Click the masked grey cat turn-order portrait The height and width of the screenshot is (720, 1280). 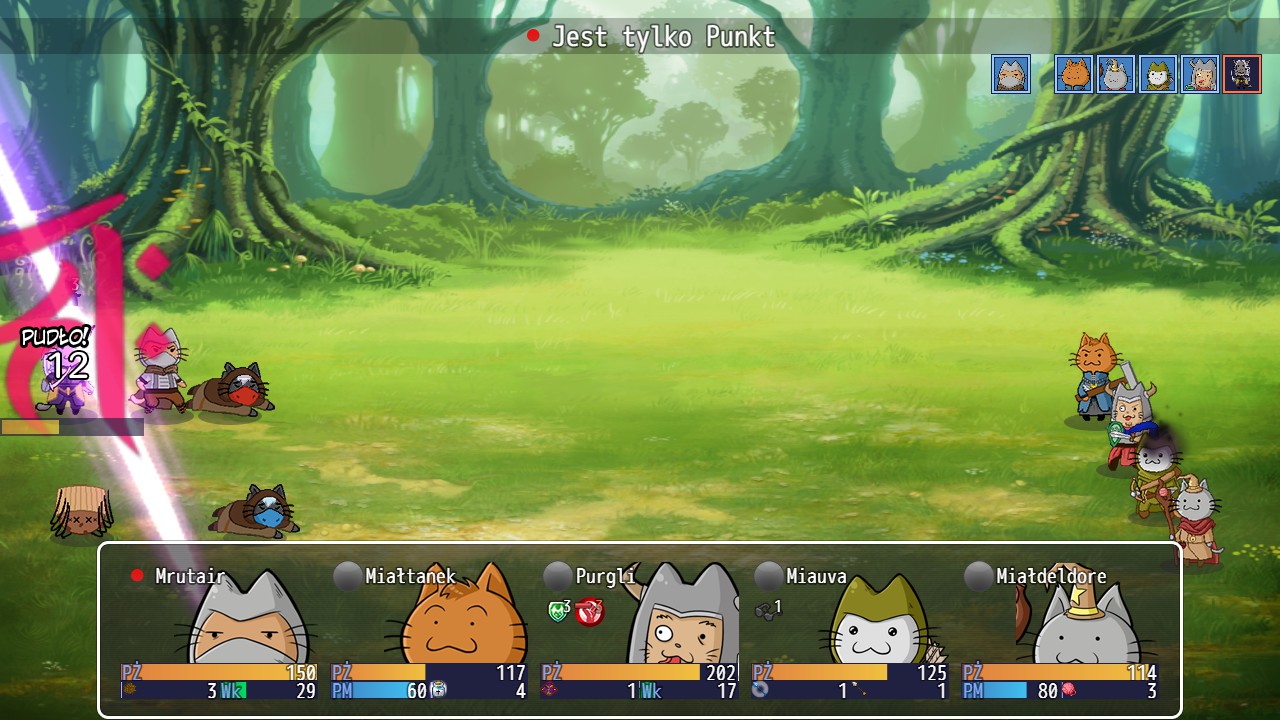pos(1011,74)
